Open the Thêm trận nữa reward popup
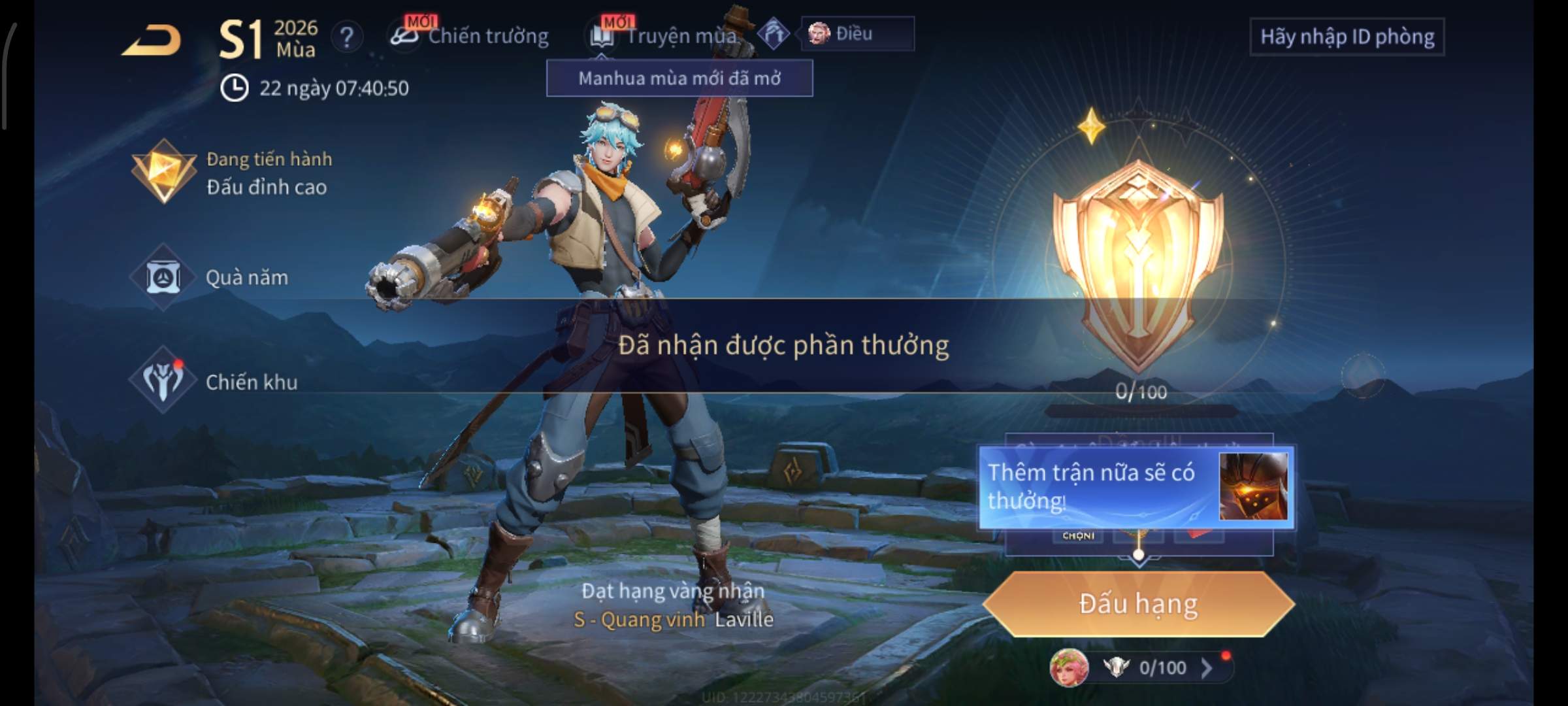1568x706 pixels. point(1135,487)
